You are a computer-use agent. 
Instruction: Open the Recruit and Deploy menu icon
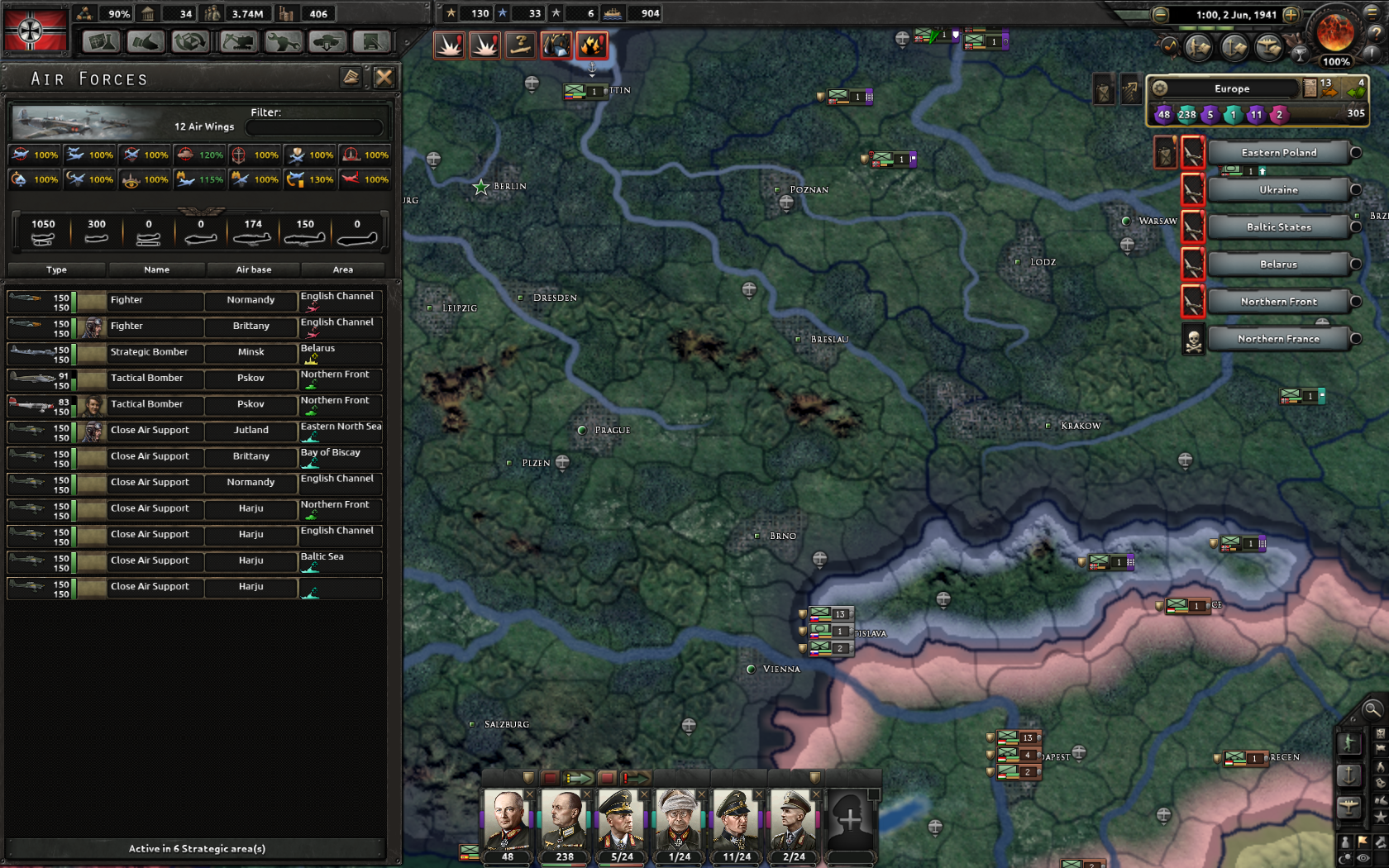[x=327, y=41]
